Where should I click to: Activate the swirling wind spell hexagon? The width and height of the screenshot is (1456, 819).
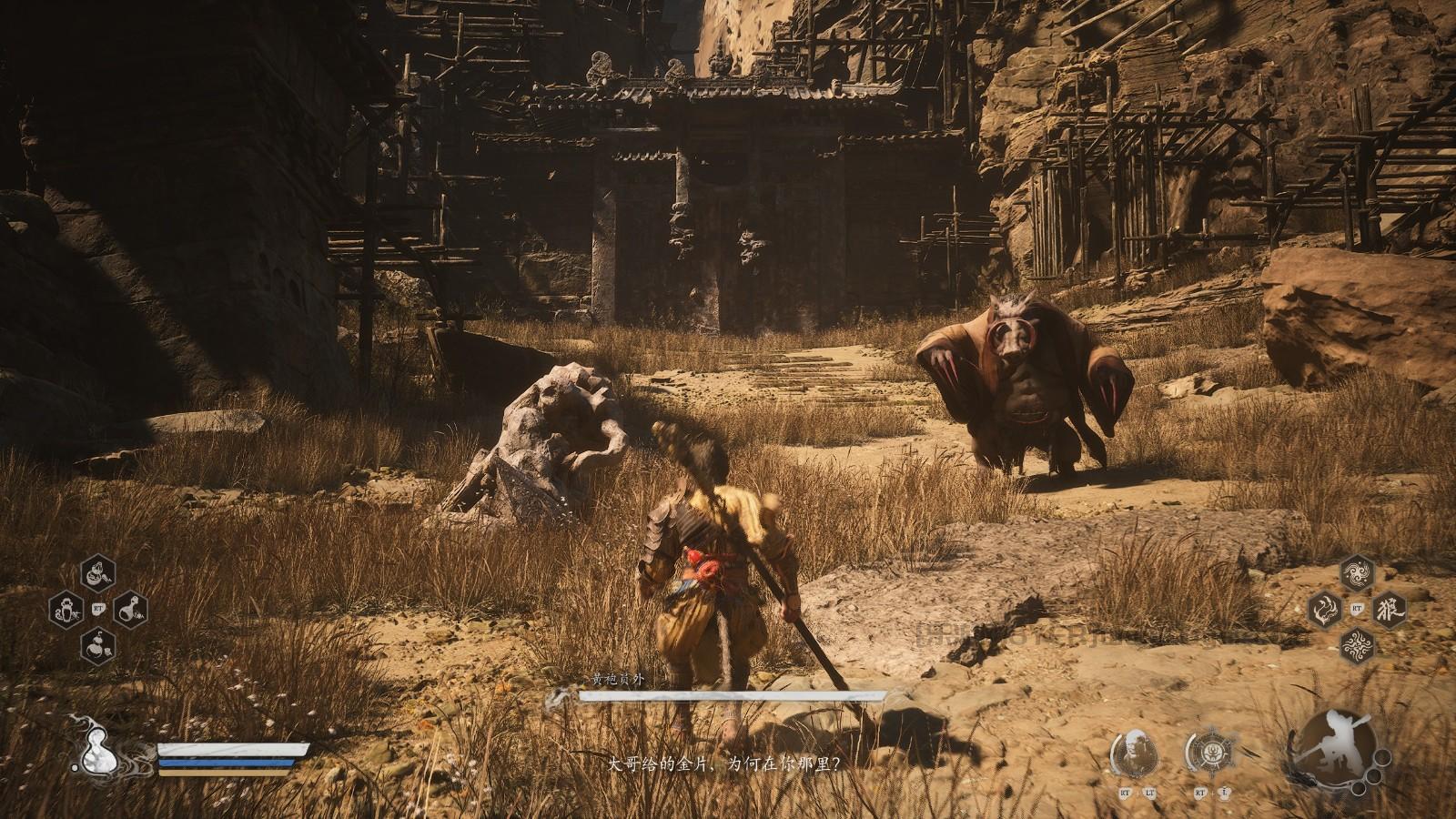click(x=1357, y=573)
